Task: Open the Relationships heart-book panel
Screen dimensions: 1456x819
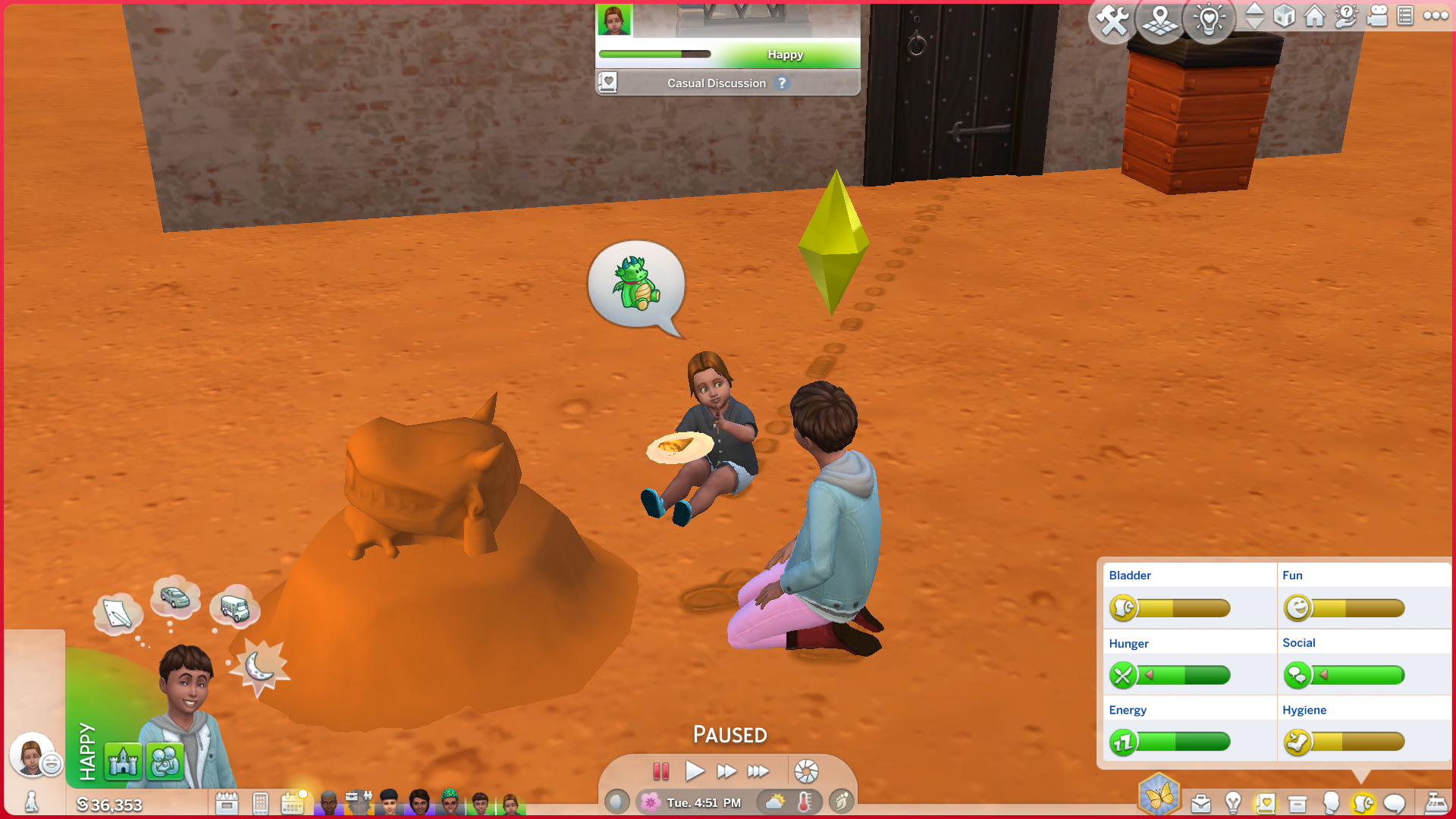Action: point(1265,803)
